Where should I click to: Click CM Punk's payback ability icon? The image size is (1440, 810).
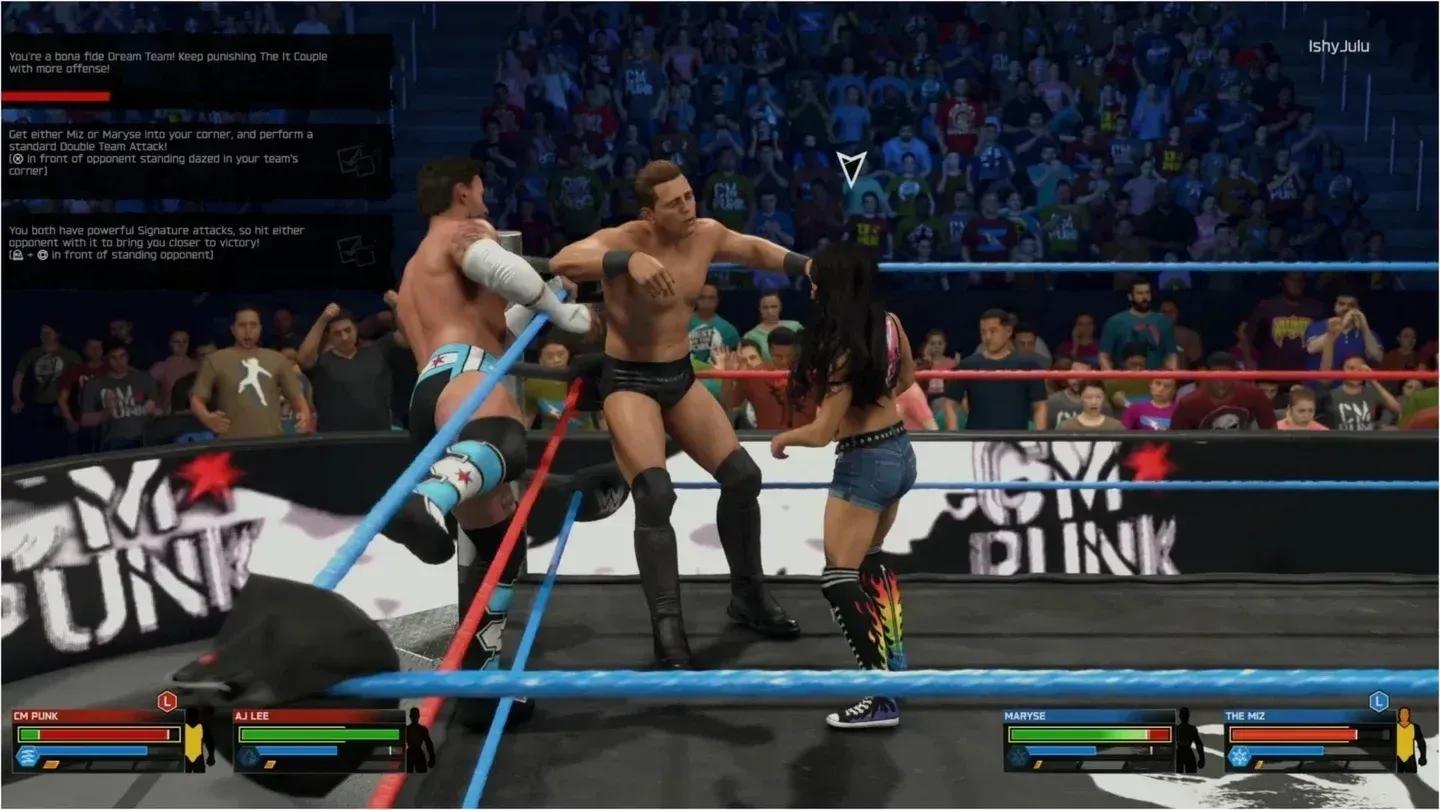(x=27, y=756)
